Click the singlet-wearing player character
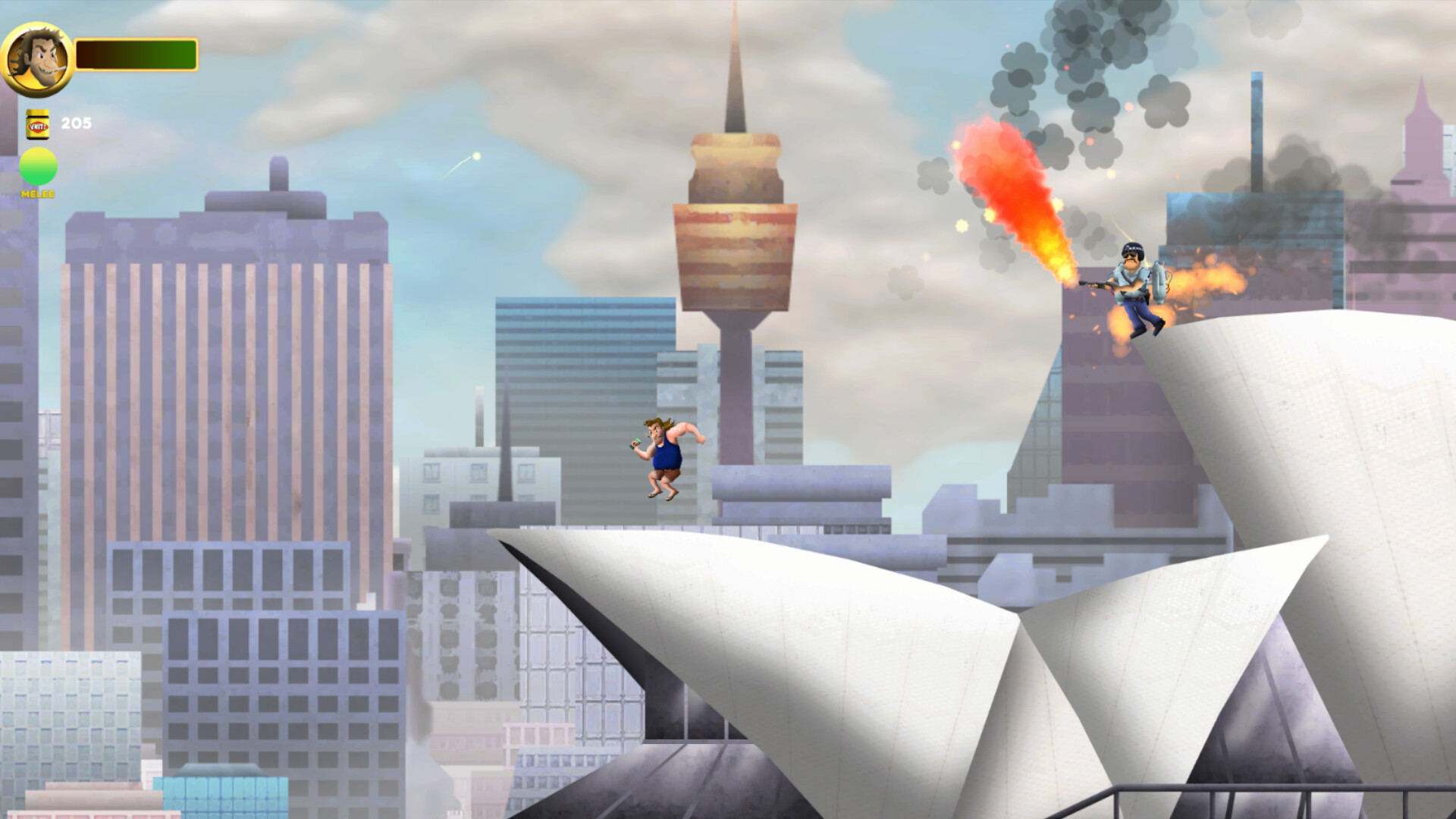1456x819 pixels. 664,455
